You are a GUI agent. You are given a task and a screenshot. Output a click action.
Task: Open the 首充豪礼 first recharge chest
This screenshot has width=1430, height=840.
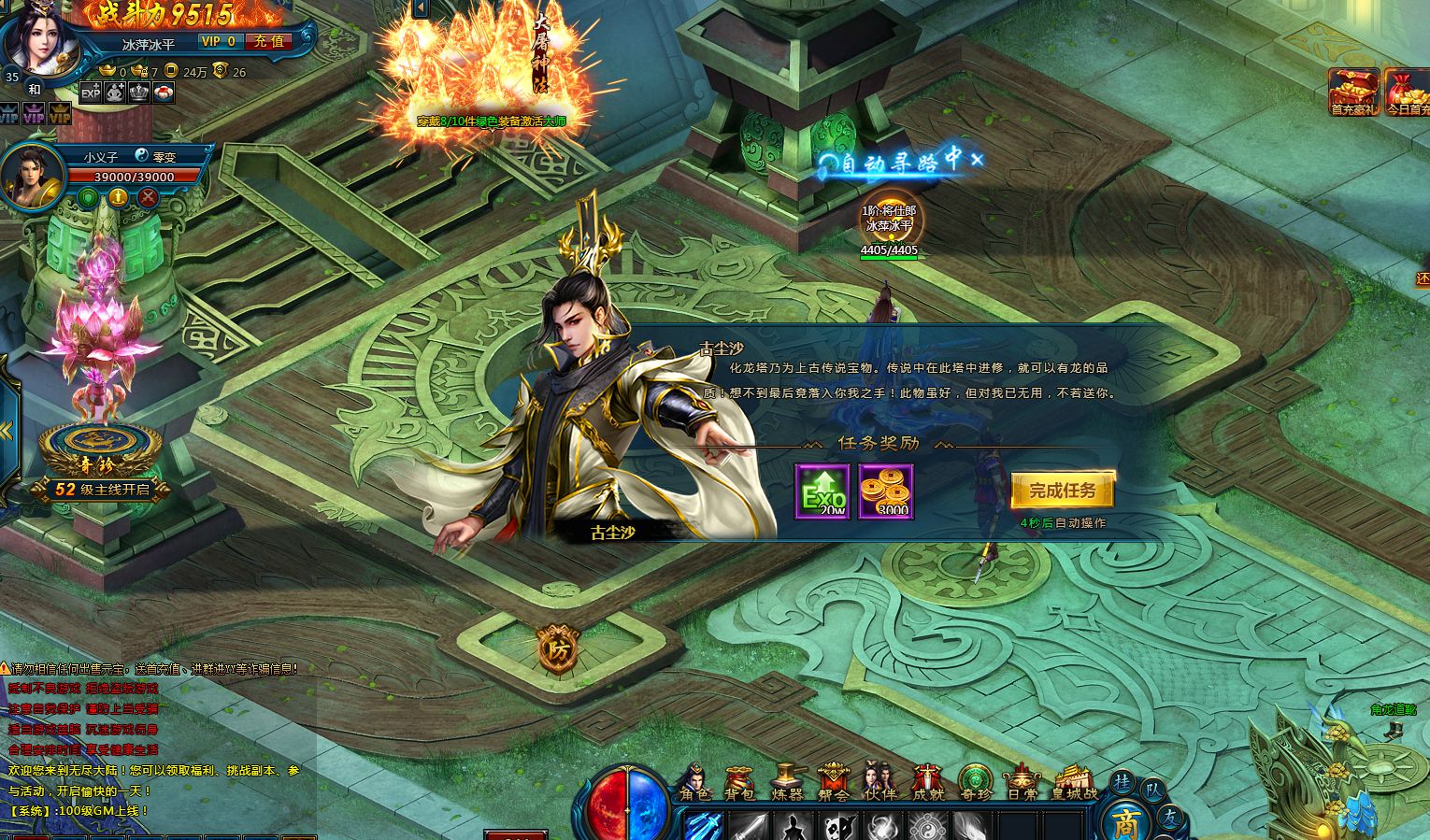coord(1354,92)
